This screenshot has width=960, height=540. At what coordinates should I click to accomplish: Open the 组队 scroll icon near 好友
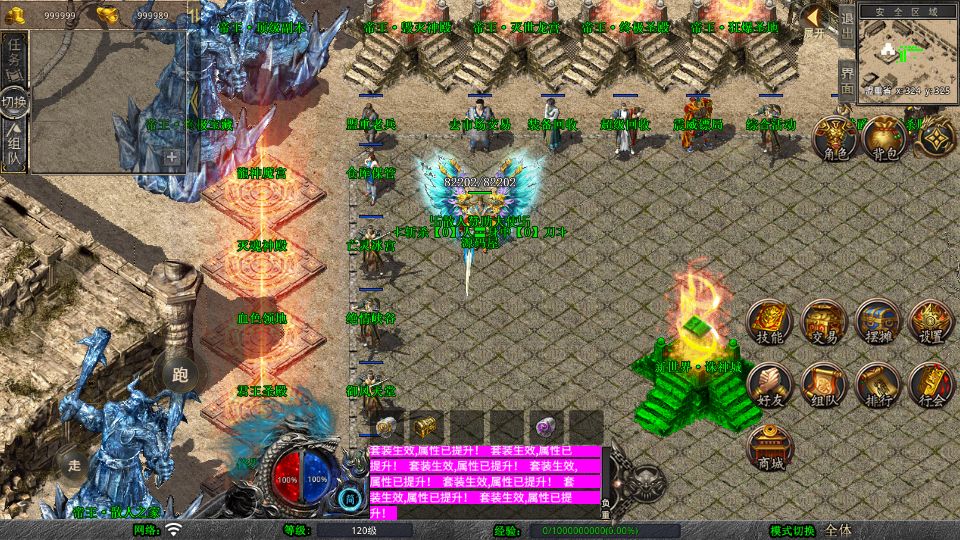pyautogui.click(x=824, y=386)
